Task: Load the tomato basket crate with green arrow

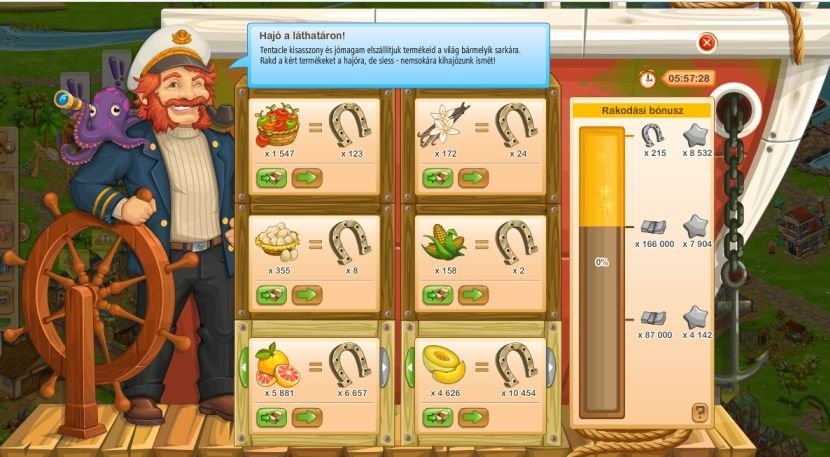Action: click(306, 178)
